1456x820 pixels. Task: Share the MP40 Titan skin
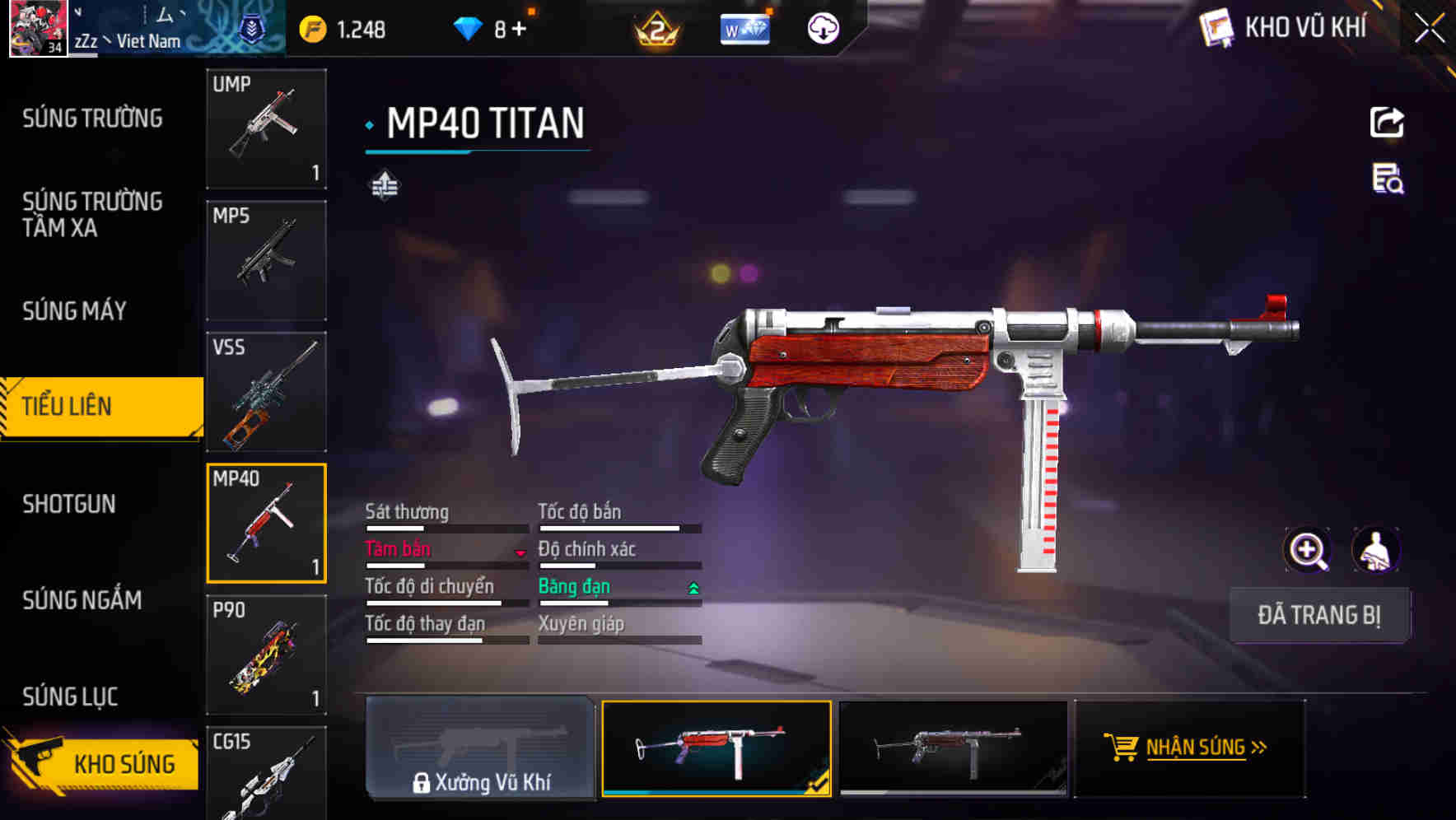[1387, 123]
